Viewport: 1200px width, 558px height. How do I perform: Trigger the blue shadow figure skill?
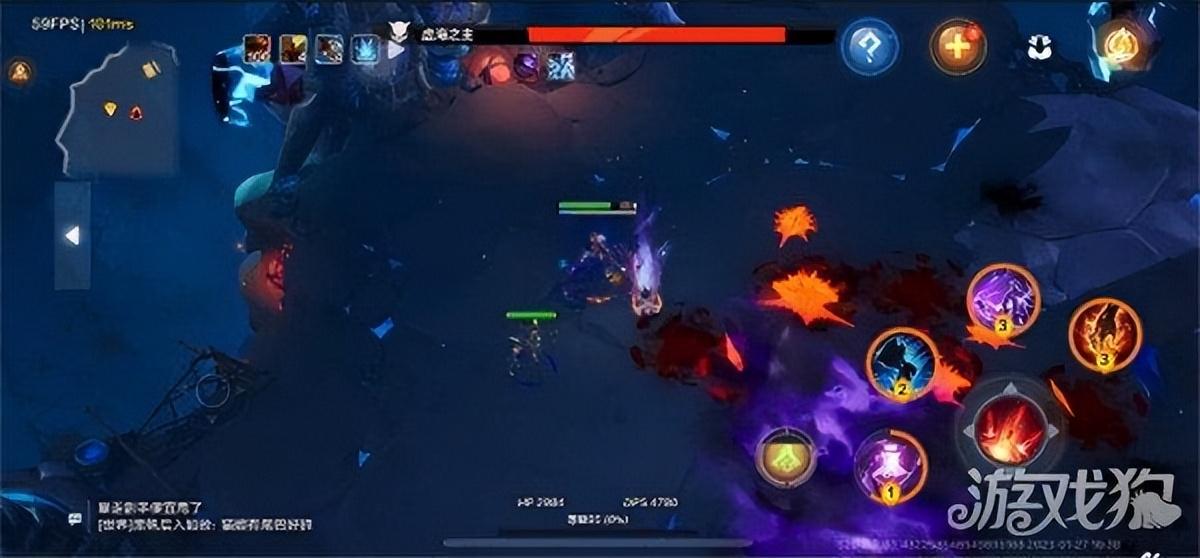(x=902, y=364)
